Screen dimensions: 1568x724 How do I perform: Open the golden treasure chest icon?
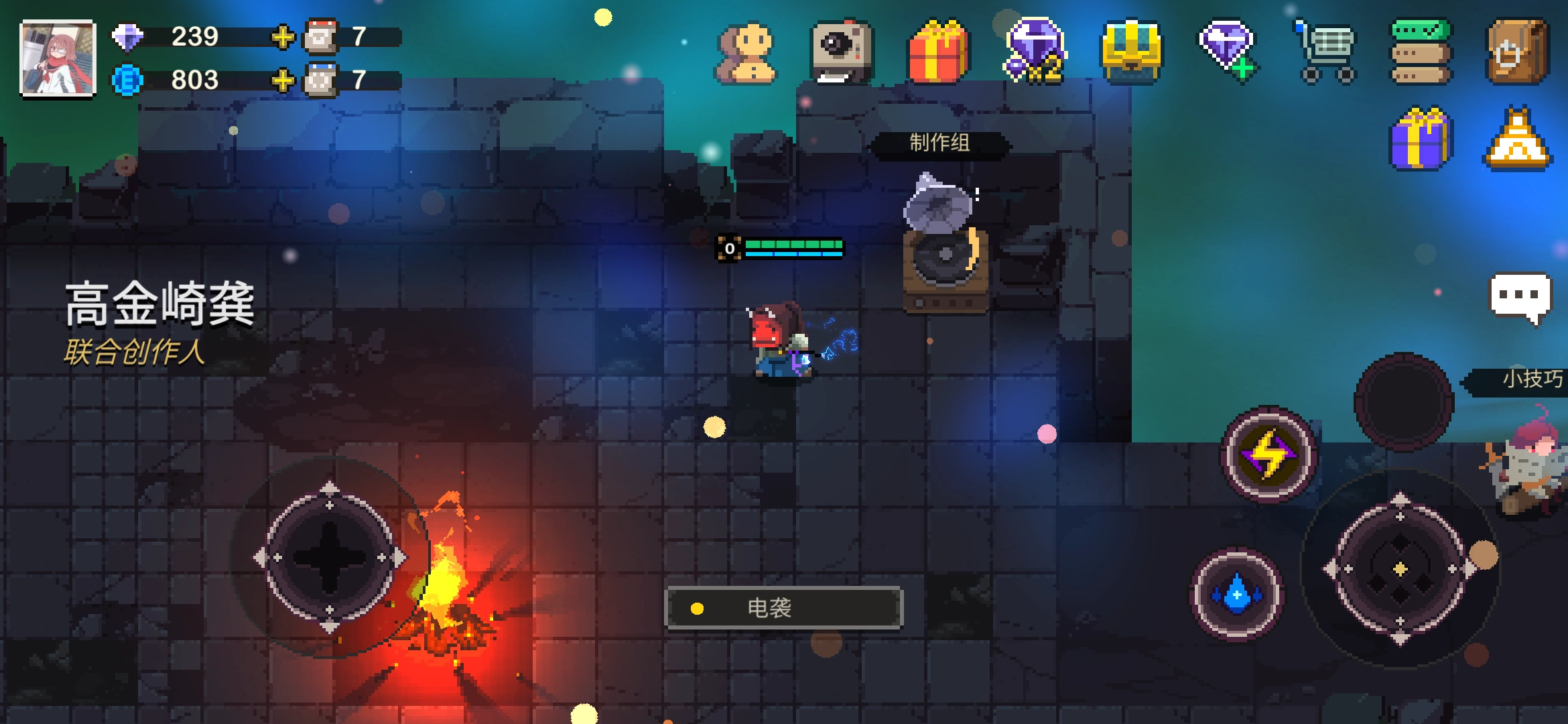point(1132,52)
